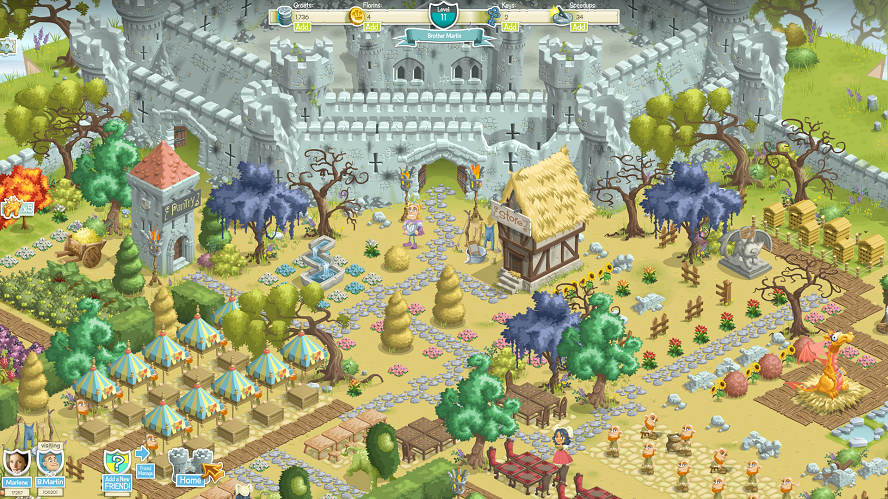This screenshot has width=888, height=499.
Task: Return Home via the castle button
Action: (190, 466)
